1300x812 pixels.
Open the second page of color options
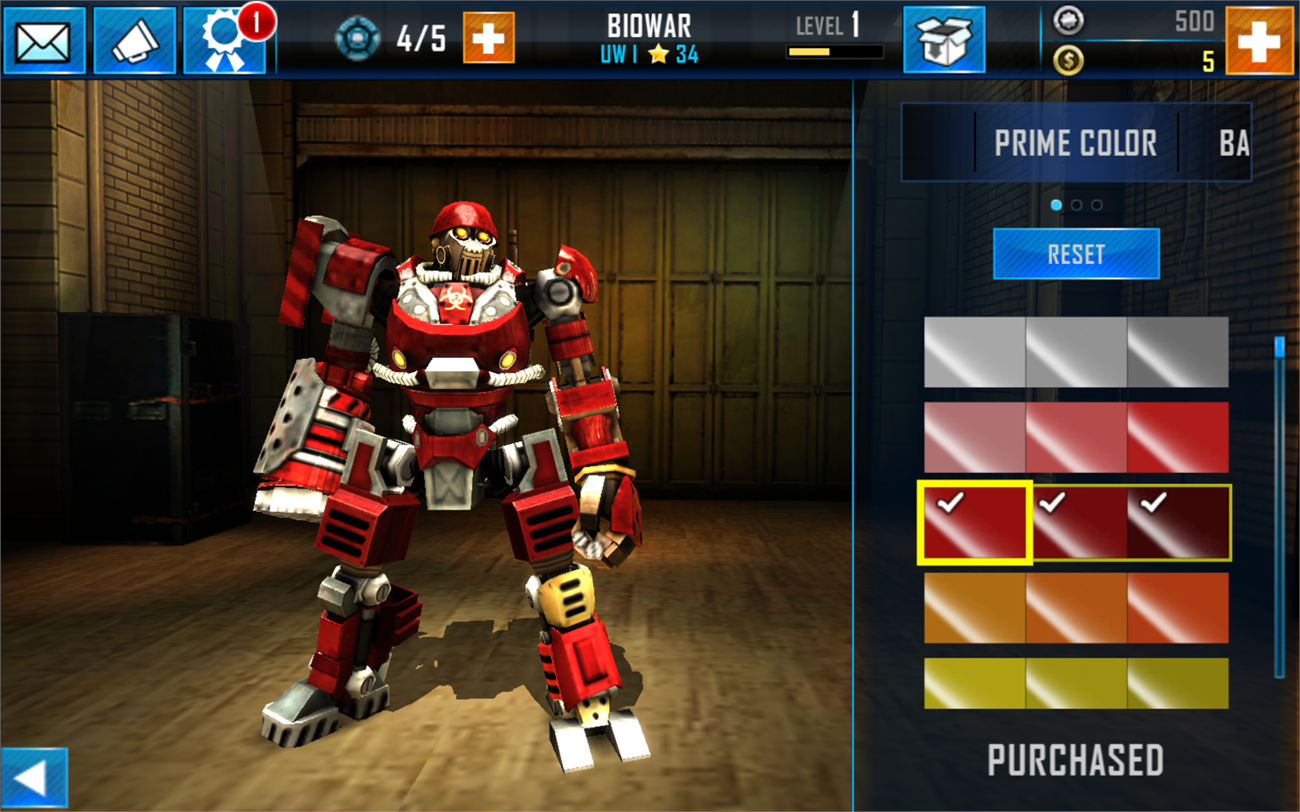(x=1076, y=204)
